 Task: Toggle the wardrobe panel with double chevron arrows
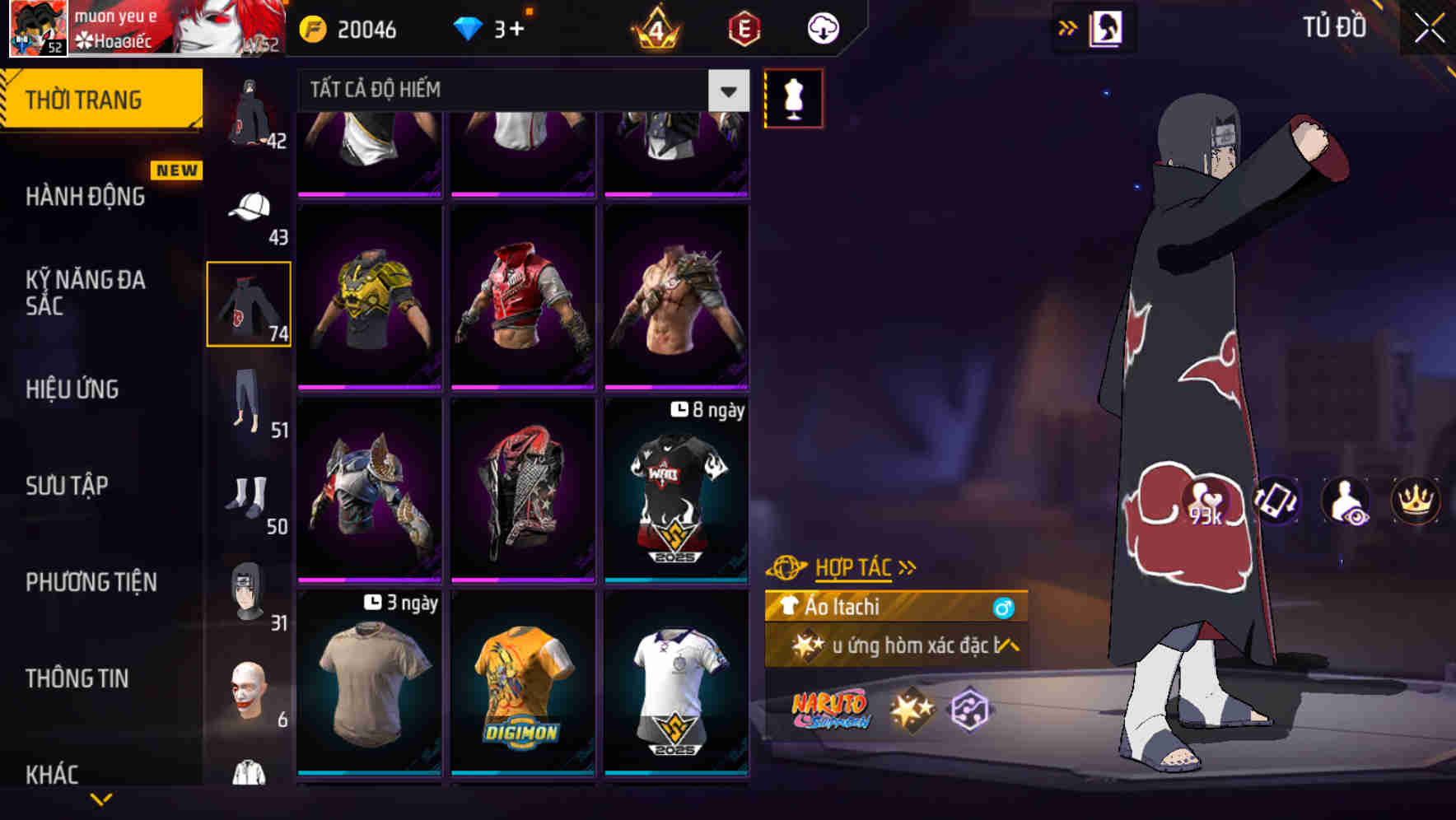pyautogui.click(x=1068, y=27)
